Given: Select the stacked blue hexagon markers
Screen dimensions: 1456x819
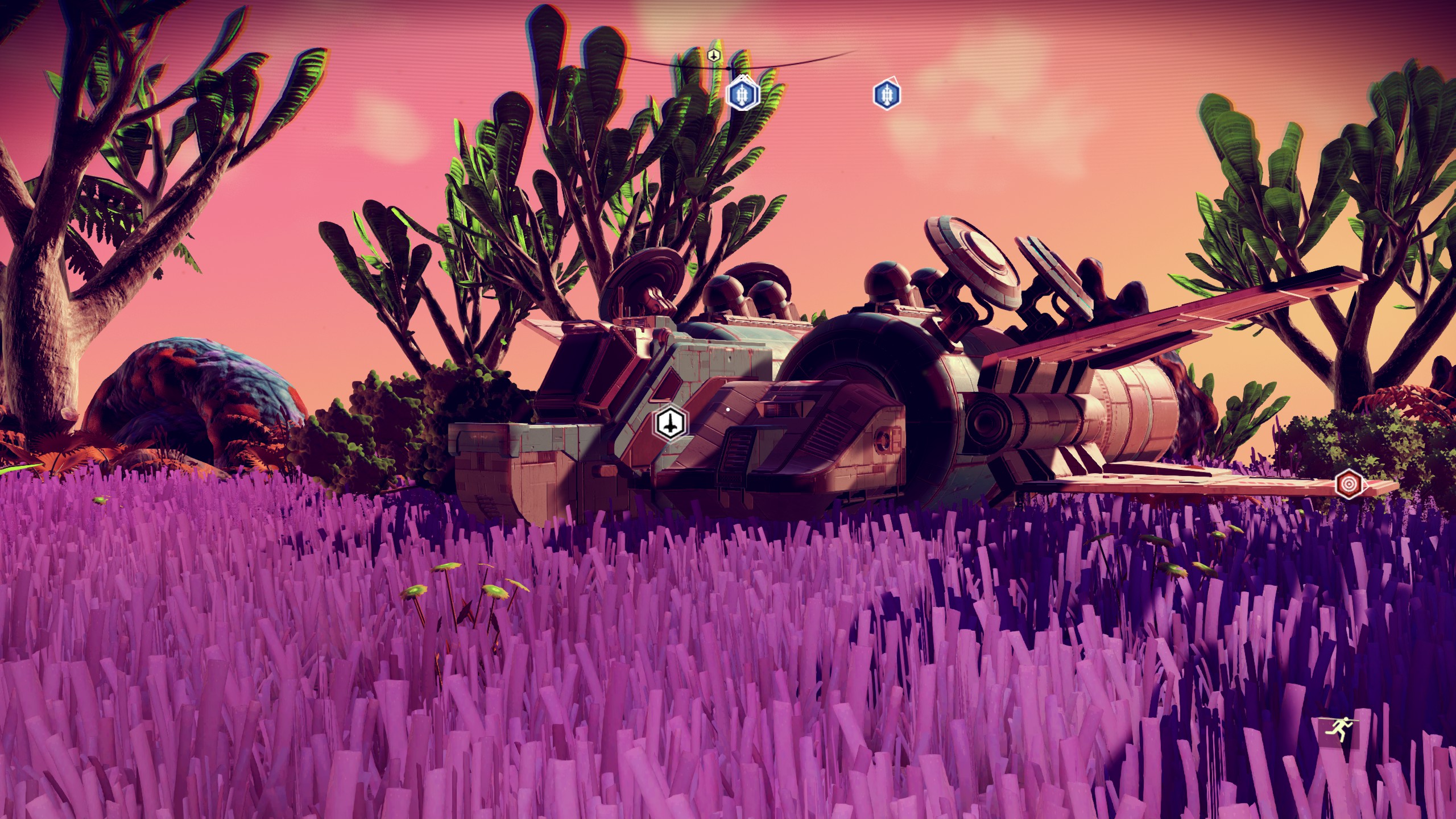Looking at the screenshot, I should pos(742,94).
